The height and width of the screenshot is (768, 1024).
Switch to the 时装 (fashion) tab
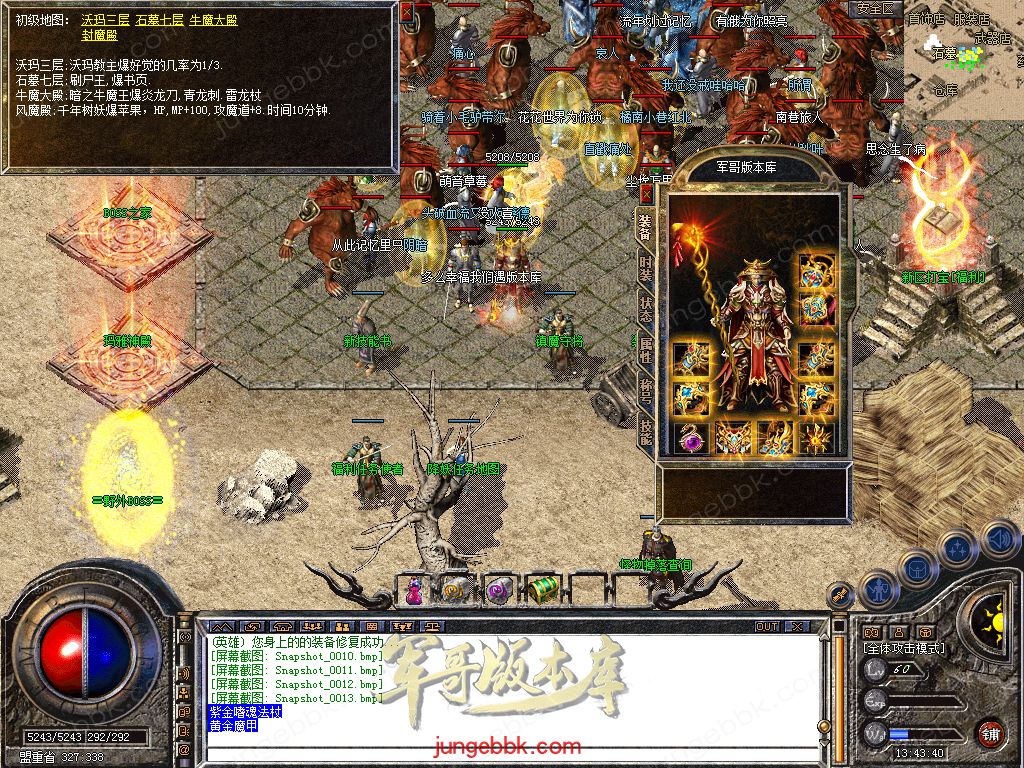pos(646,268)
